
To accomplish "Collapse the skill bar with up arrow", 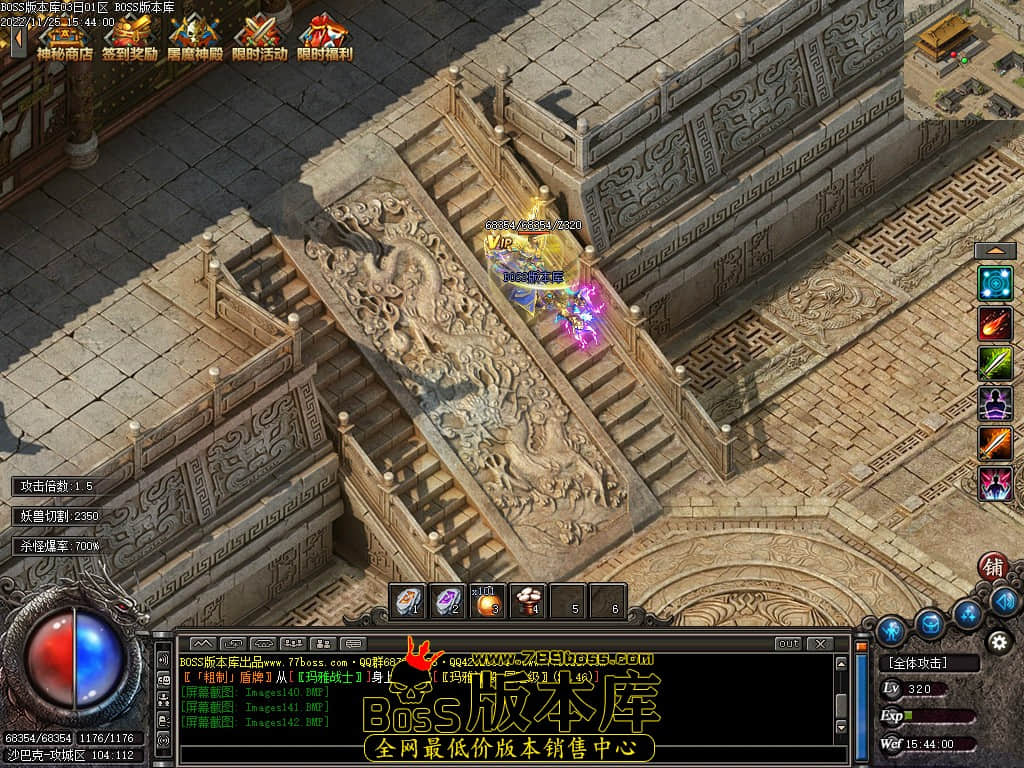I will coord(995,251).
